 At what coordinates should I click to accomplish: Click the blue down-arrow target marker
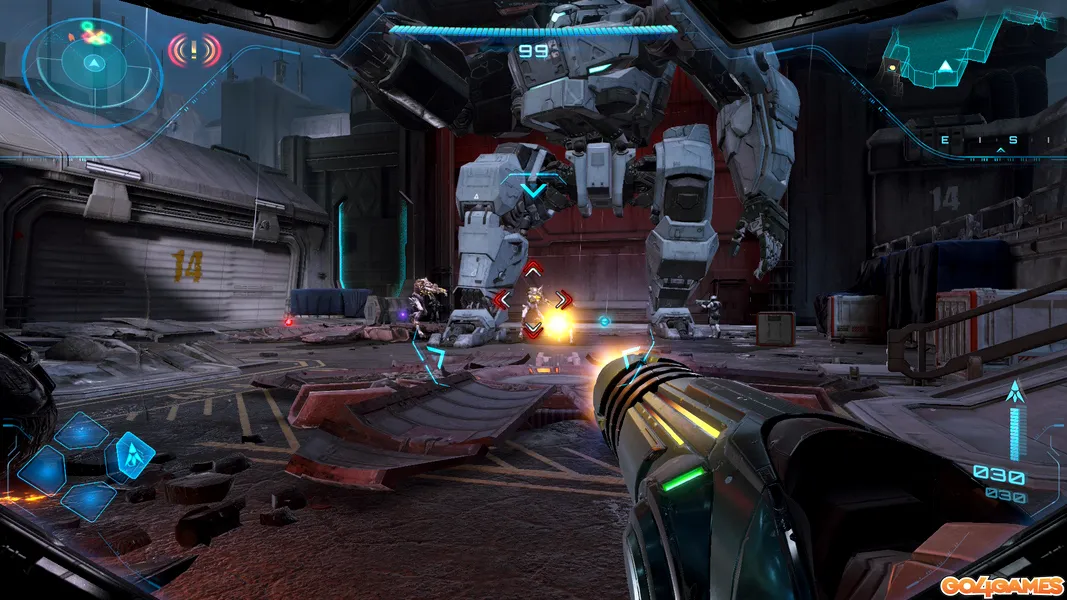[534, 187]
